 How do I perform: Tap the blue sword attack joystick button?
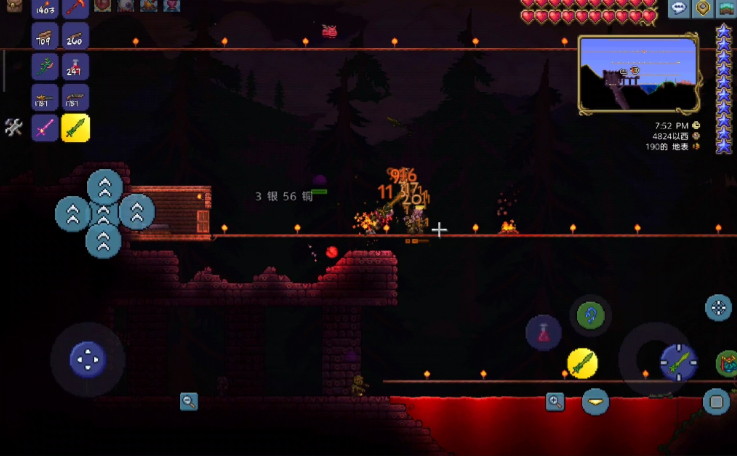pyautogui.click(x=677, y=362)
